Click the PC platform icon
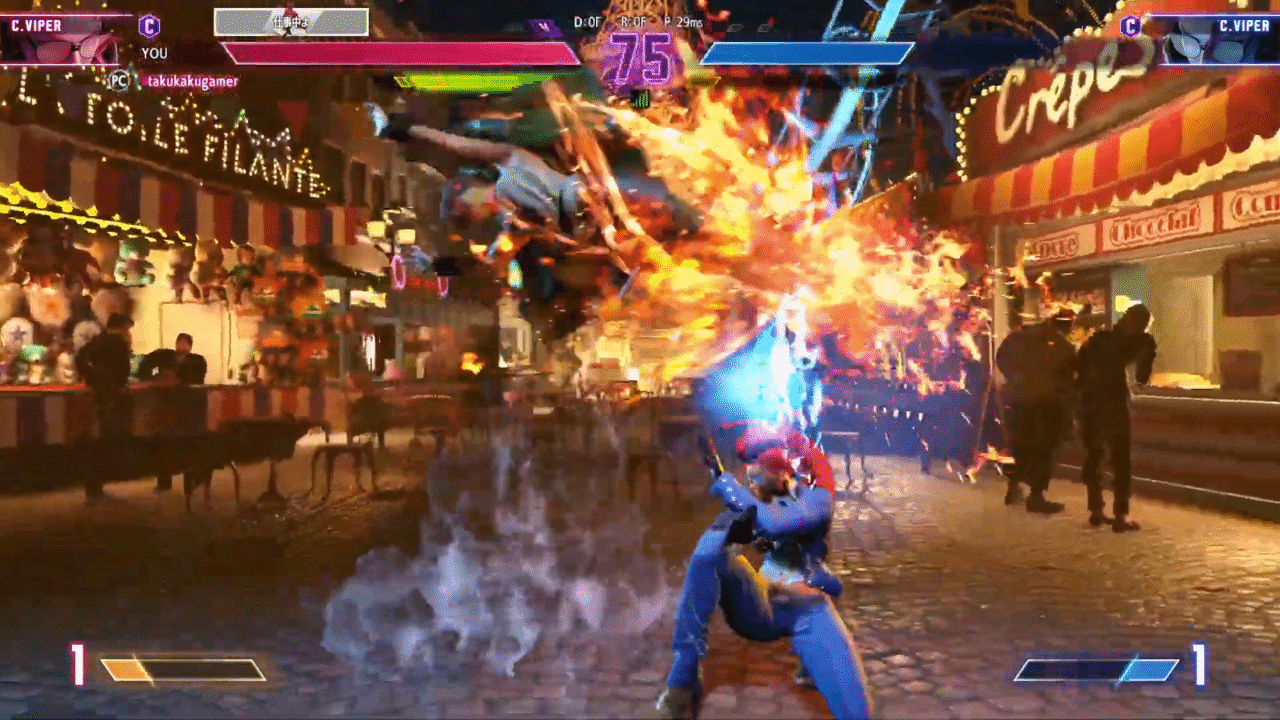Image resolution: width=1280 pixels, height=720 pixels. click(x=119, y=81)
